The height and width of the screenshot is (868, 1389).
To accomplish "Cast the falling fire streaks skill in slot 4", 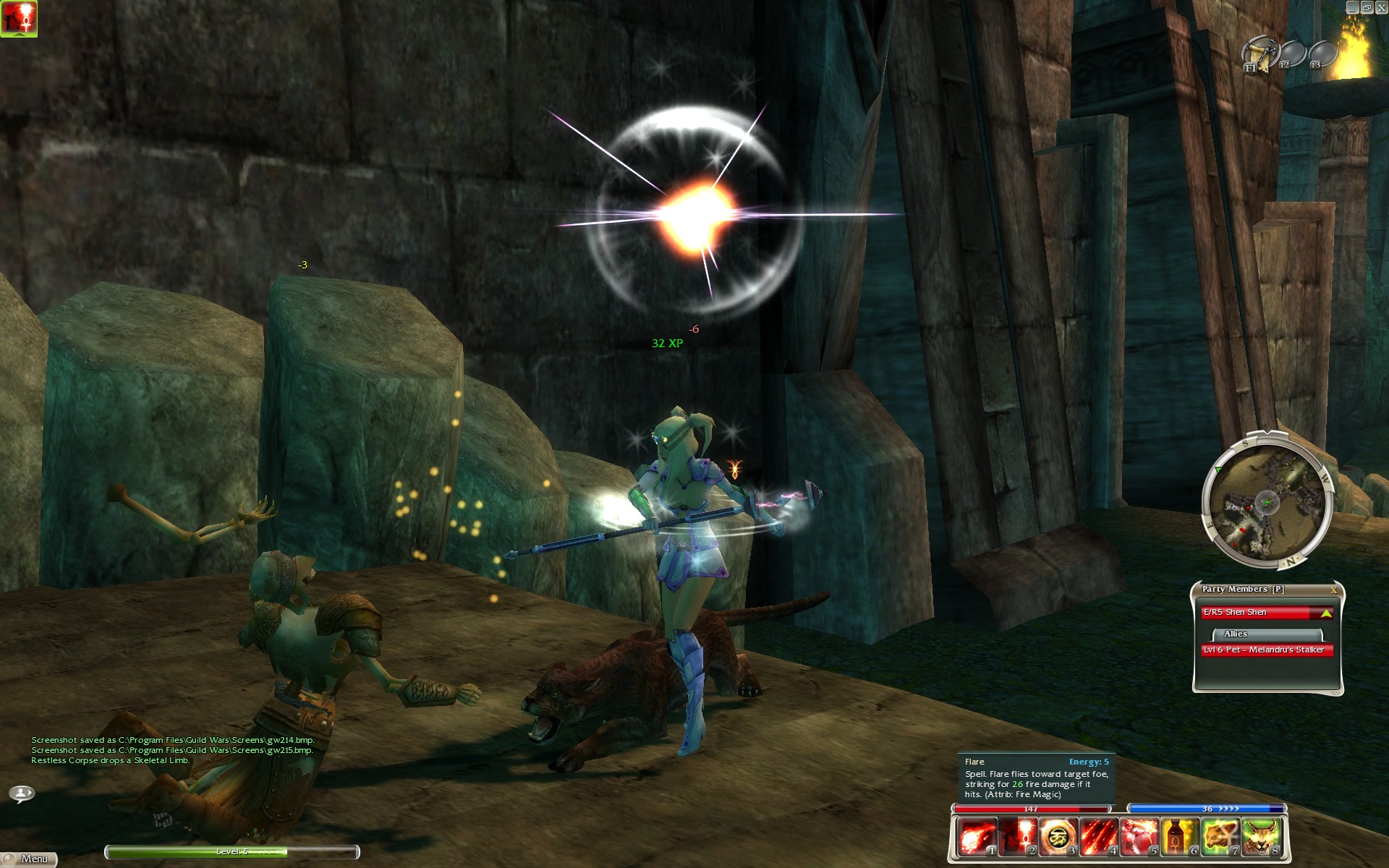I will click(1099, 838).
